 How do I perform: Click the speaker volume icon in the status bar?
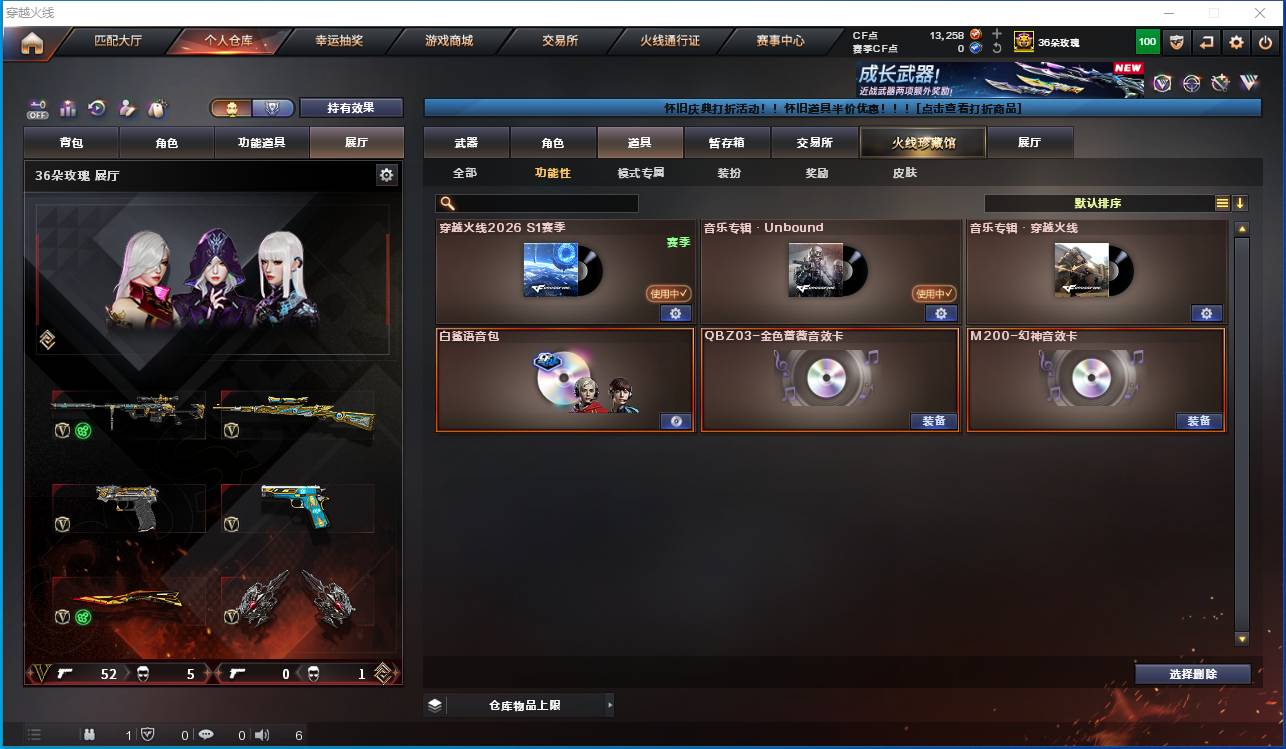click(261, 735)
